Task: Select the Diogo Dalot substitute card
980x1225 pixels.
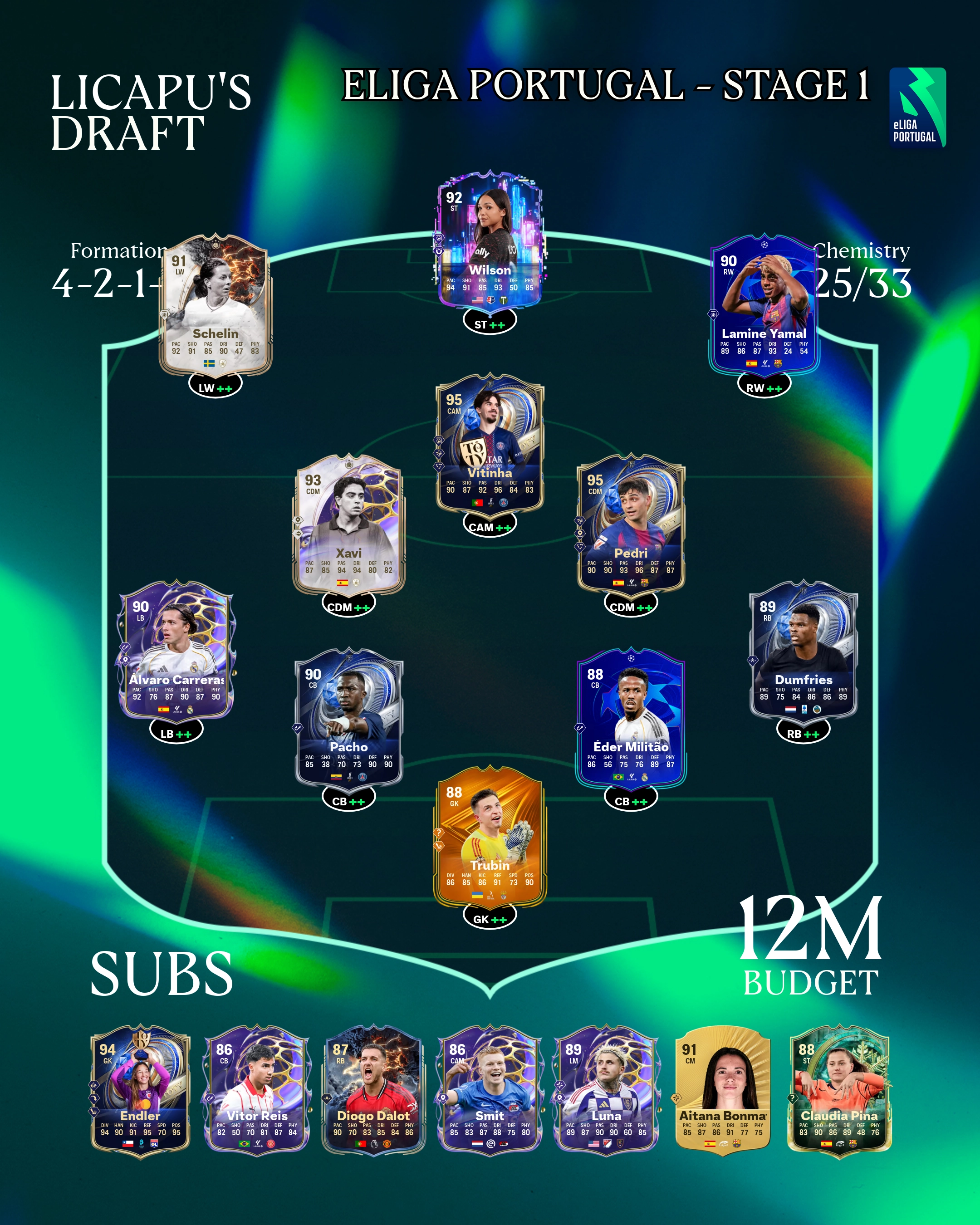Action: 373,1090
